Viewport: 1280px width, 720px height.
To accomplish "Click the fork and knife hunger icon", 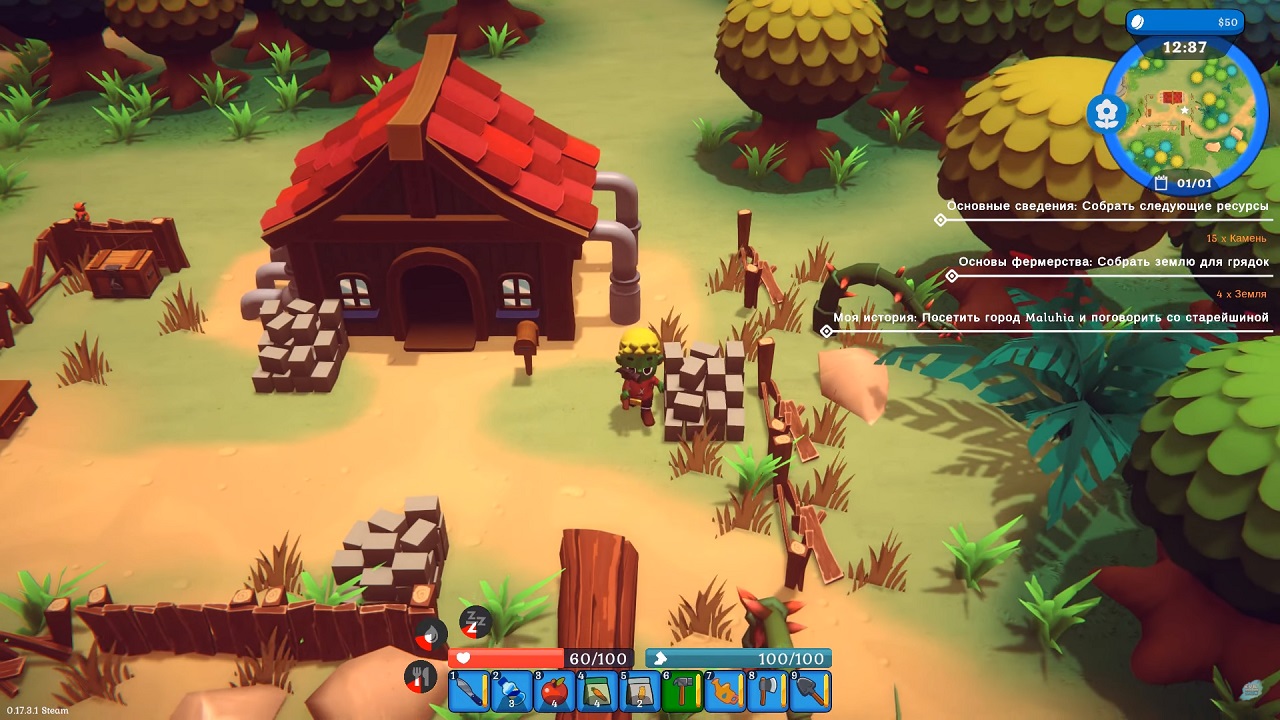I will [421, 677].
